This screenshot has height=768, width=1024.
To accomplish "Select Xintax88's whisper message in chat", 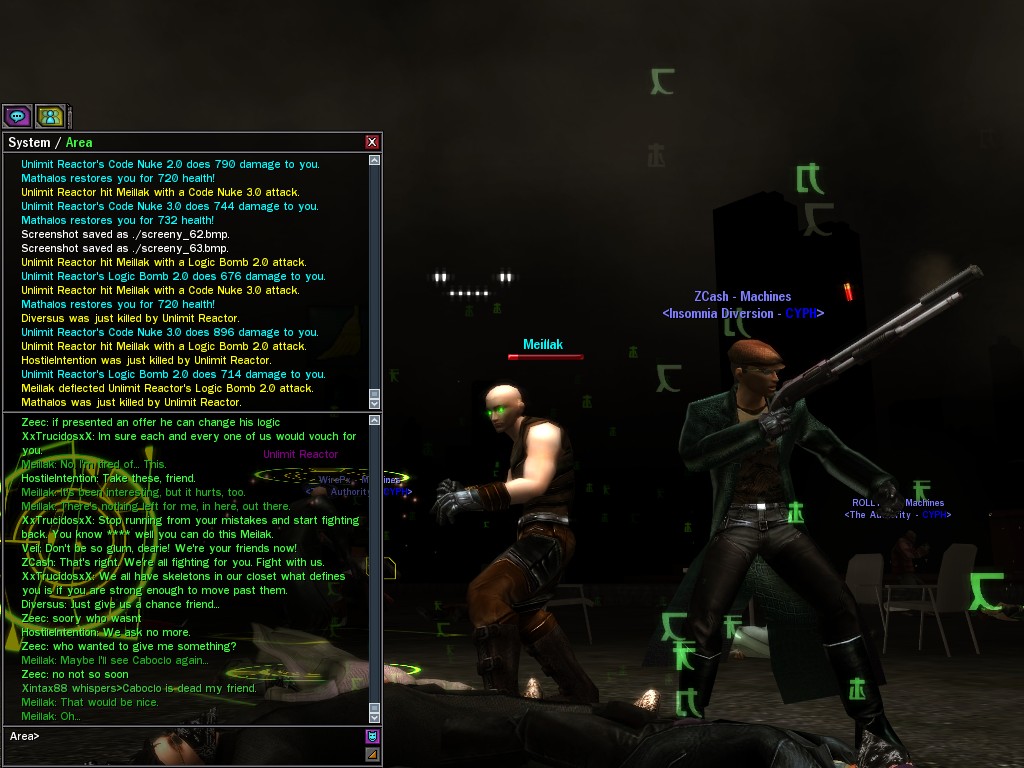I will tap(139, 688).
